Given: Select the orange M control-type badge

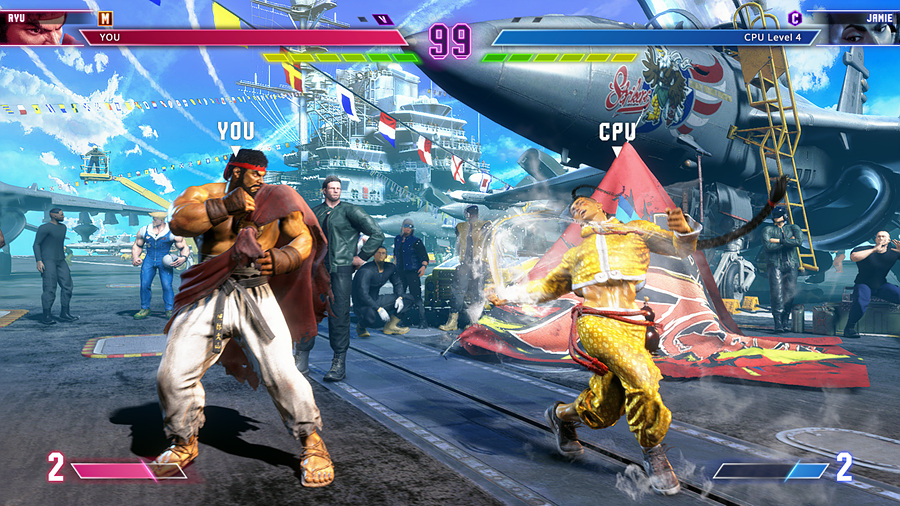Looking at the screenshot, I should [x=106, y=18].
